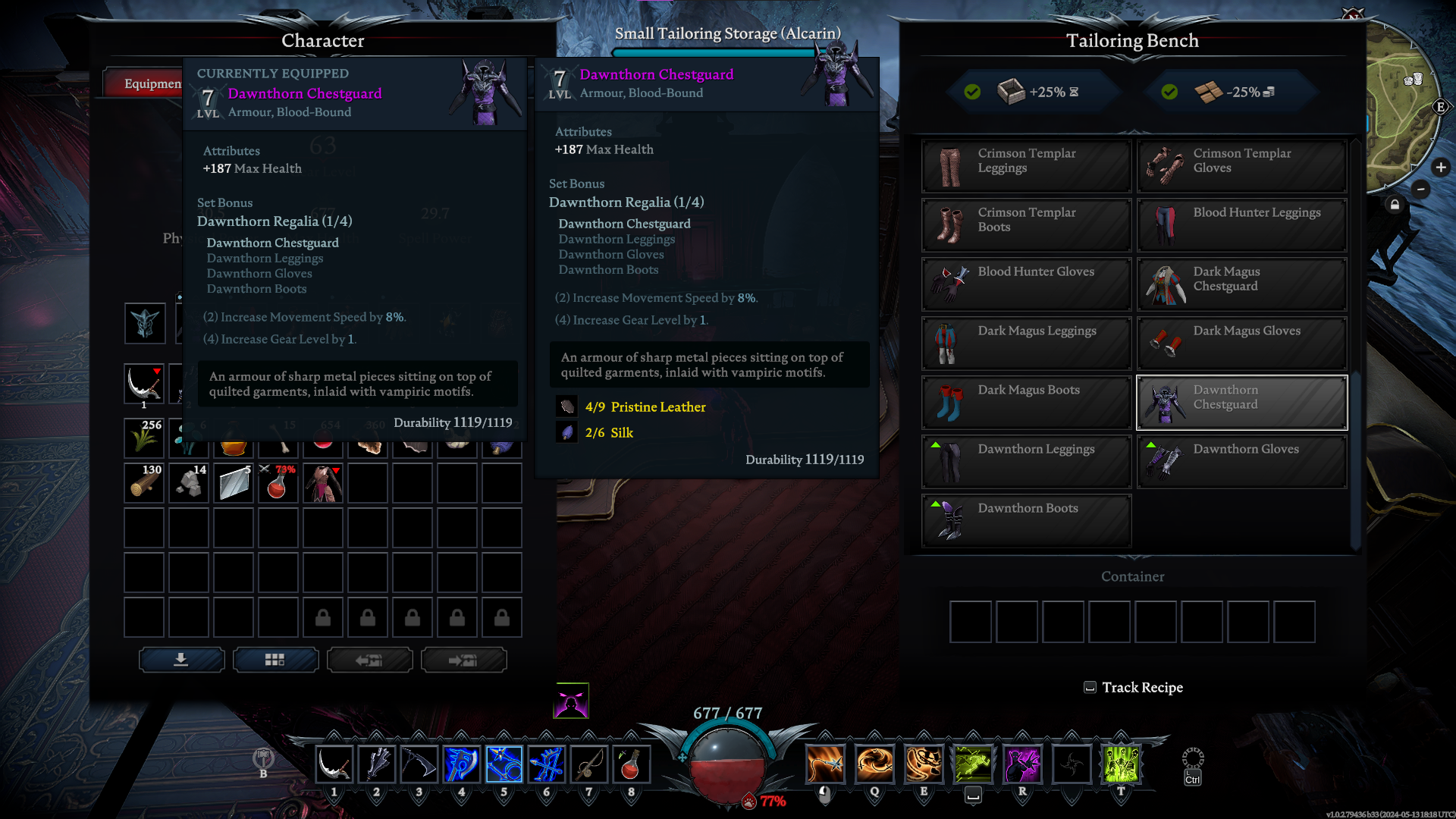Choose the Dark Magus Chestguard recipe
Image resolution: width=1456 pixels, height=819 pixels.
pyautogui.click(x=1241, y=284)
